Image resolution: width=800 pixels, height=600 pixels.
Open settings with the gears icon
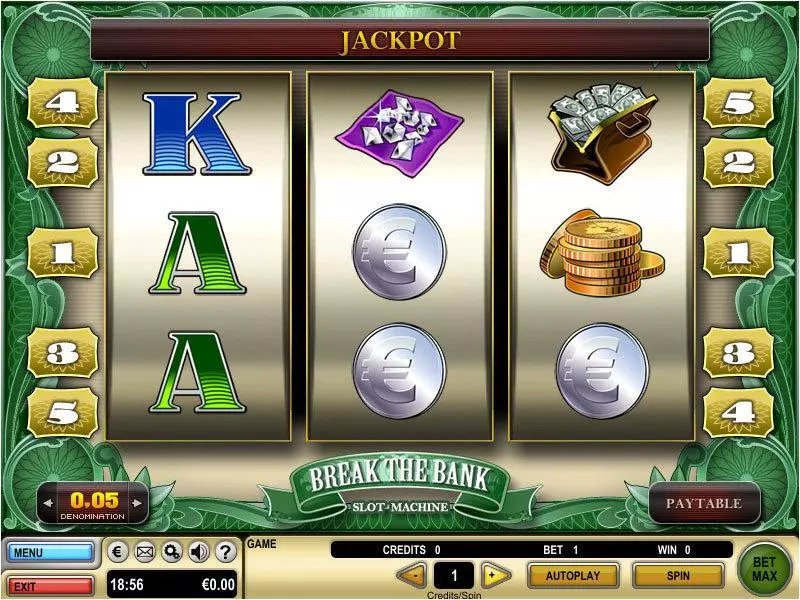click(171, 551)
